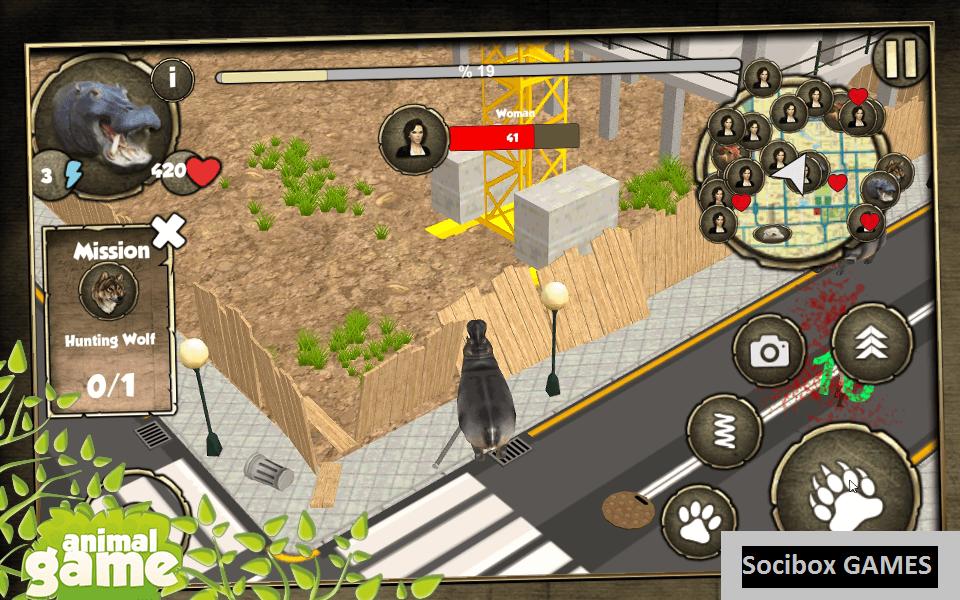Image resolution: width=960 pixels, height=600 pixels.
Task: Select the Woman target portrait
Action: pos(412,138)
